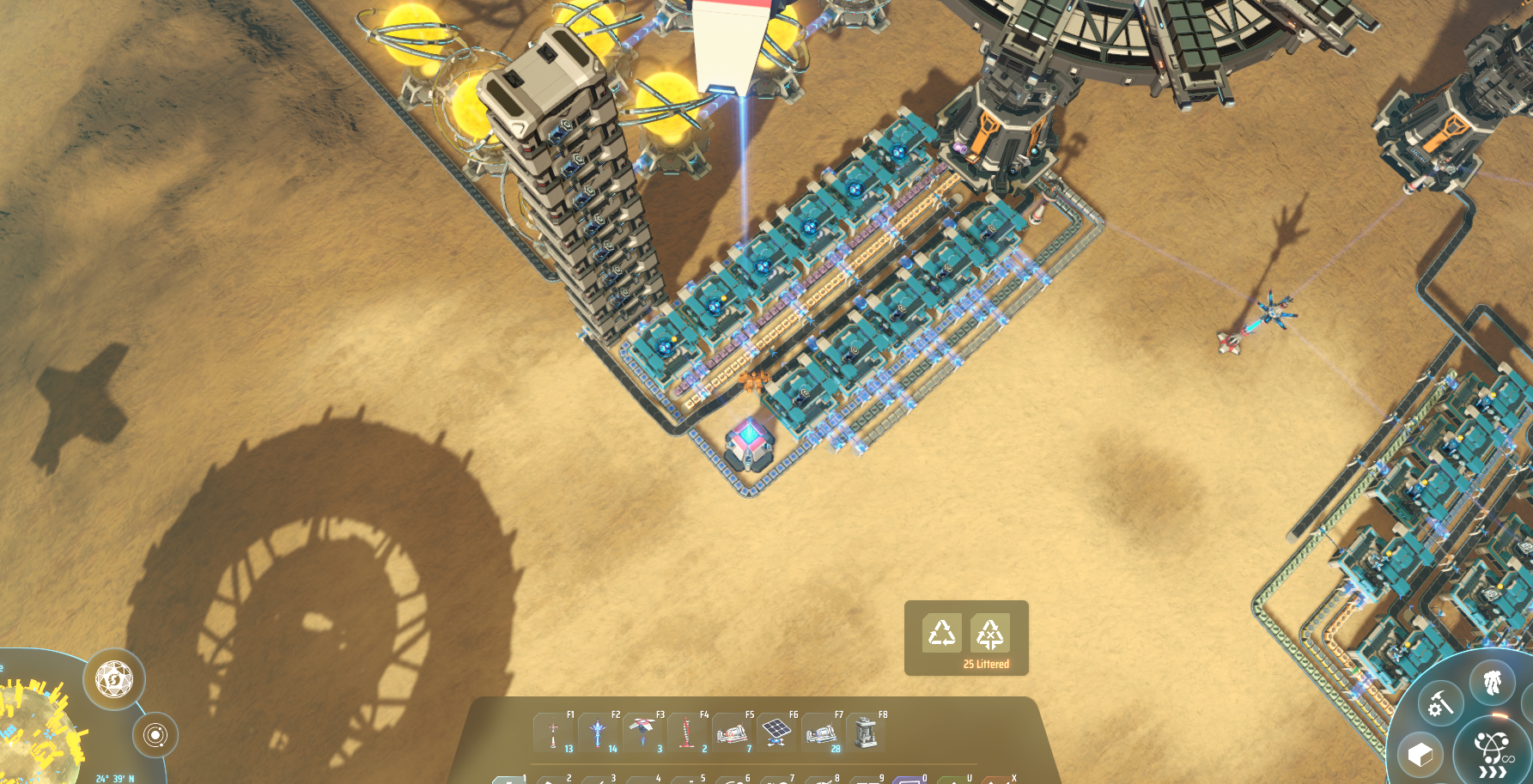
Task: Select the solar panel in slot F6
Action: coord(777,733)
